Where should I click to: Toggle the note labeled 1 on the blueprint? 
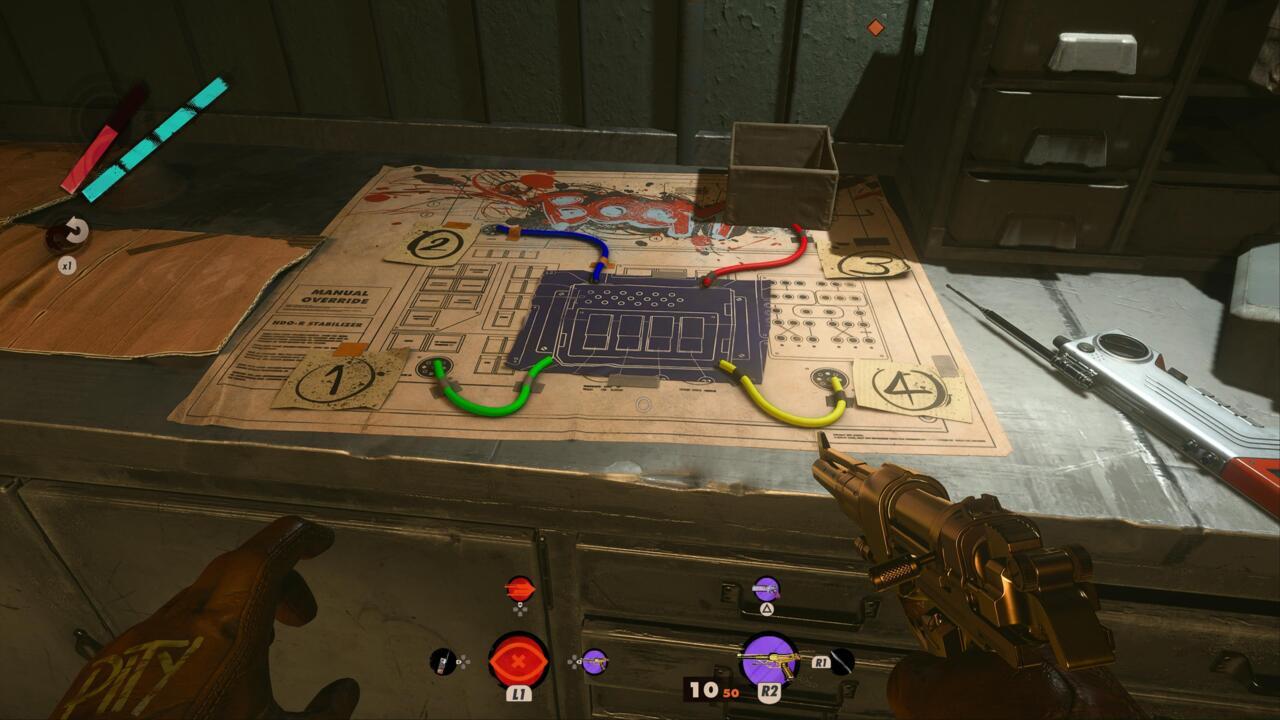[x=335, y=380]
